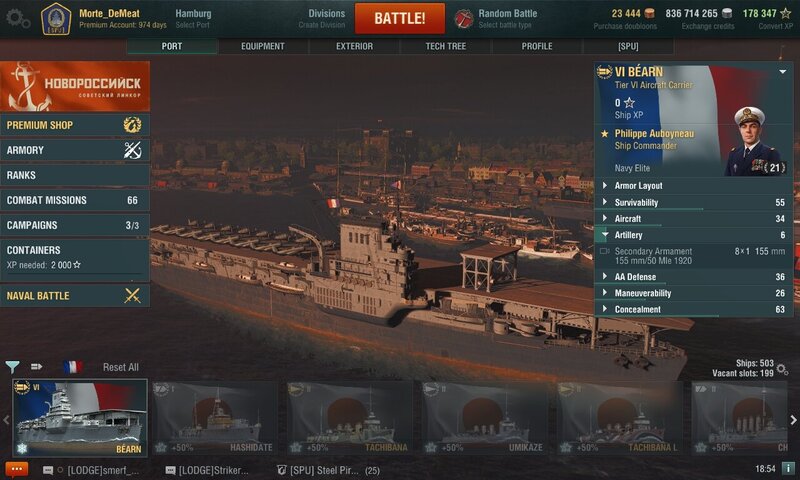
Task: View the Profile tab
Action: pos(537,46)
